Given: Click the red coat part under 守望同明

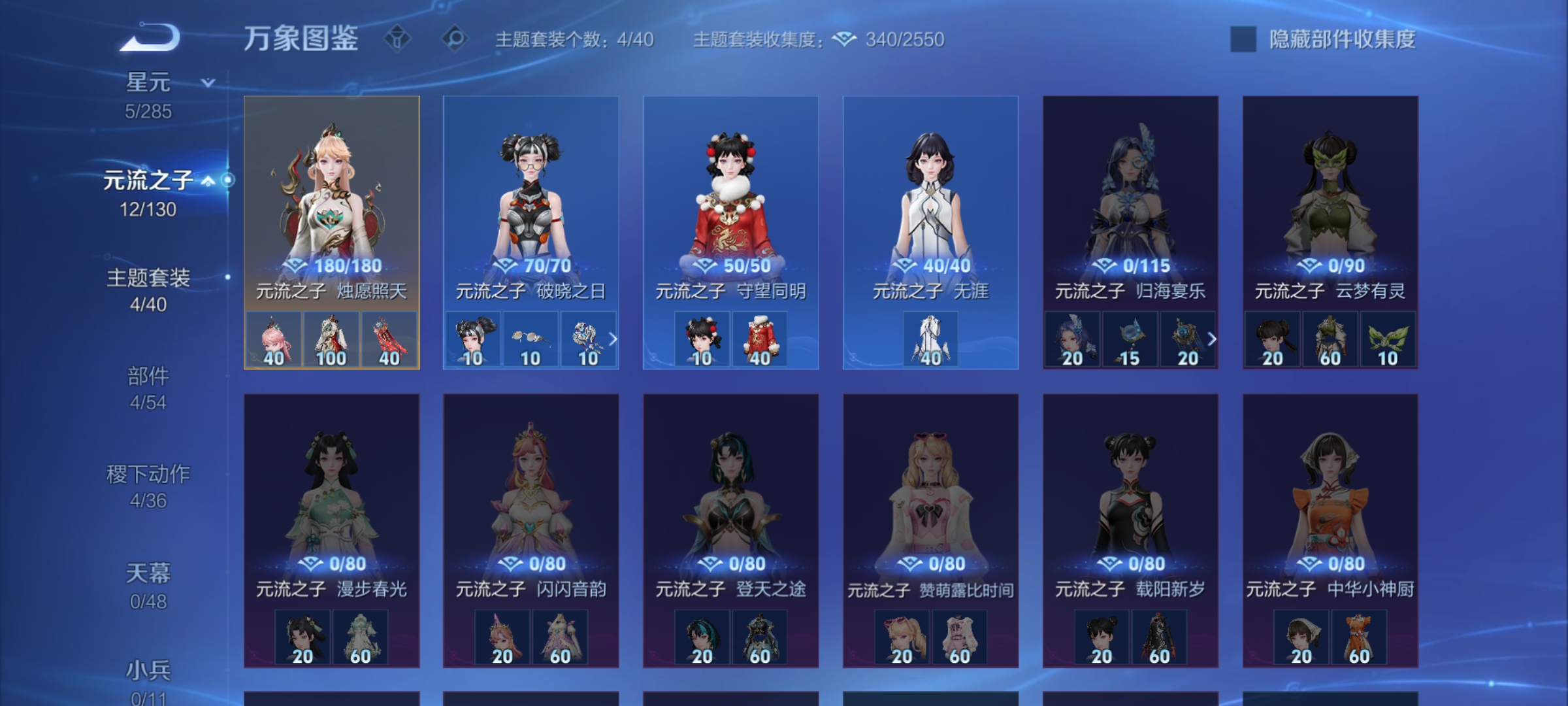Looking at the screenshot, I should pos(760,339).
